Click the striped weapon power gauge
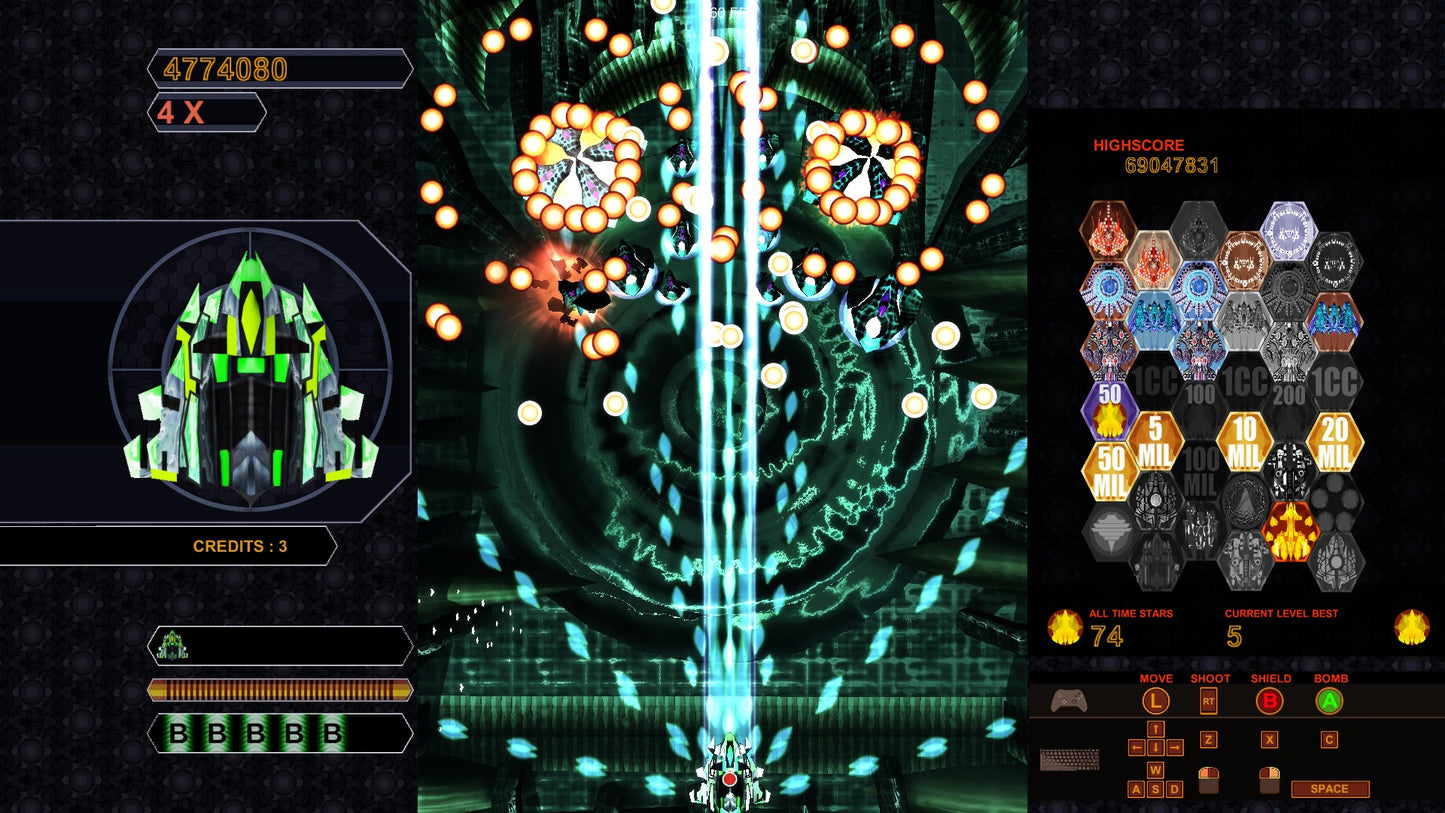The image size is (1445, 813). (280, 689)
